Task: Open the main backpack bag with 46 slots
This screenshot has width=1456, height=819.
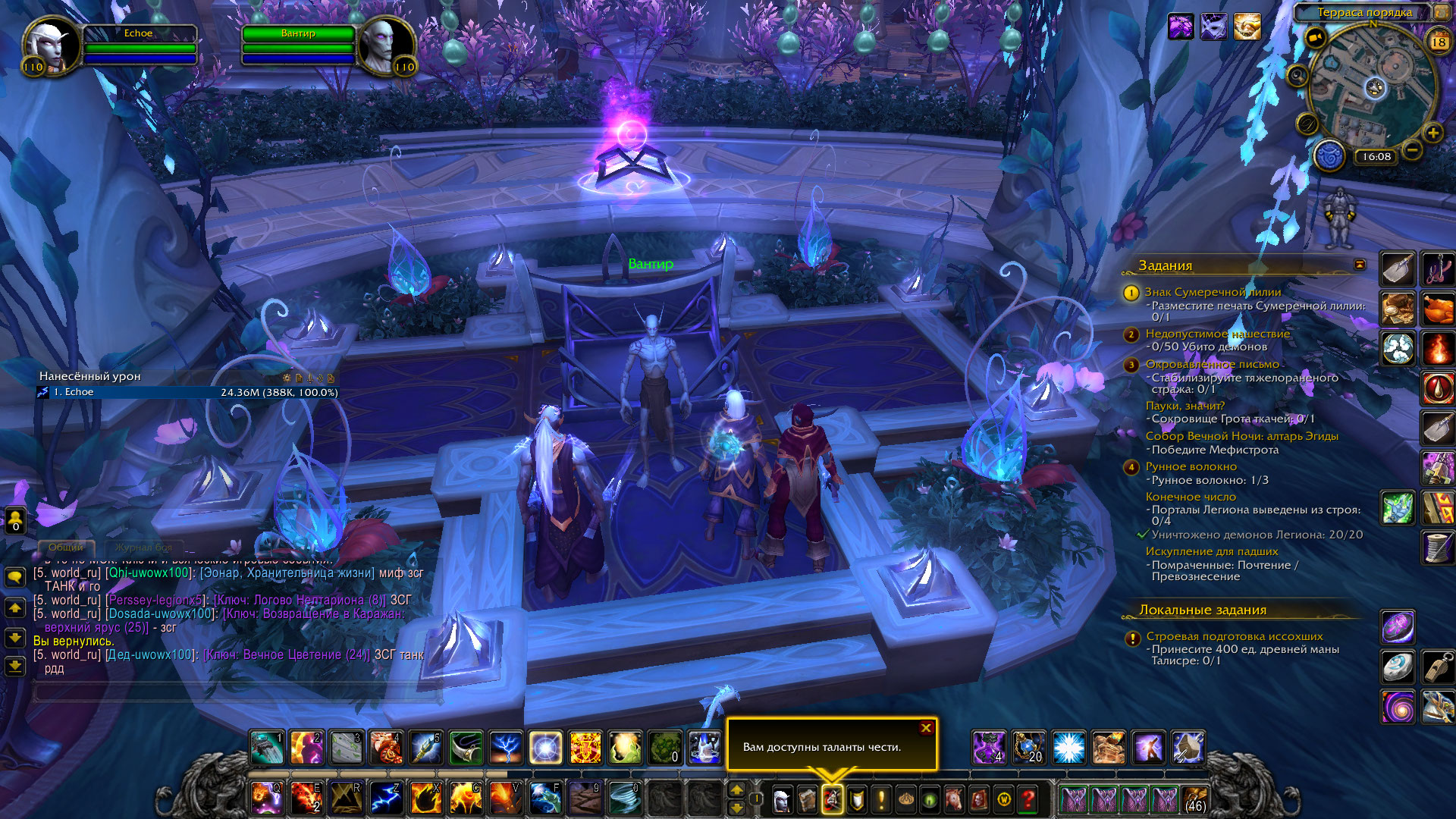Action: click(1195, 799)
